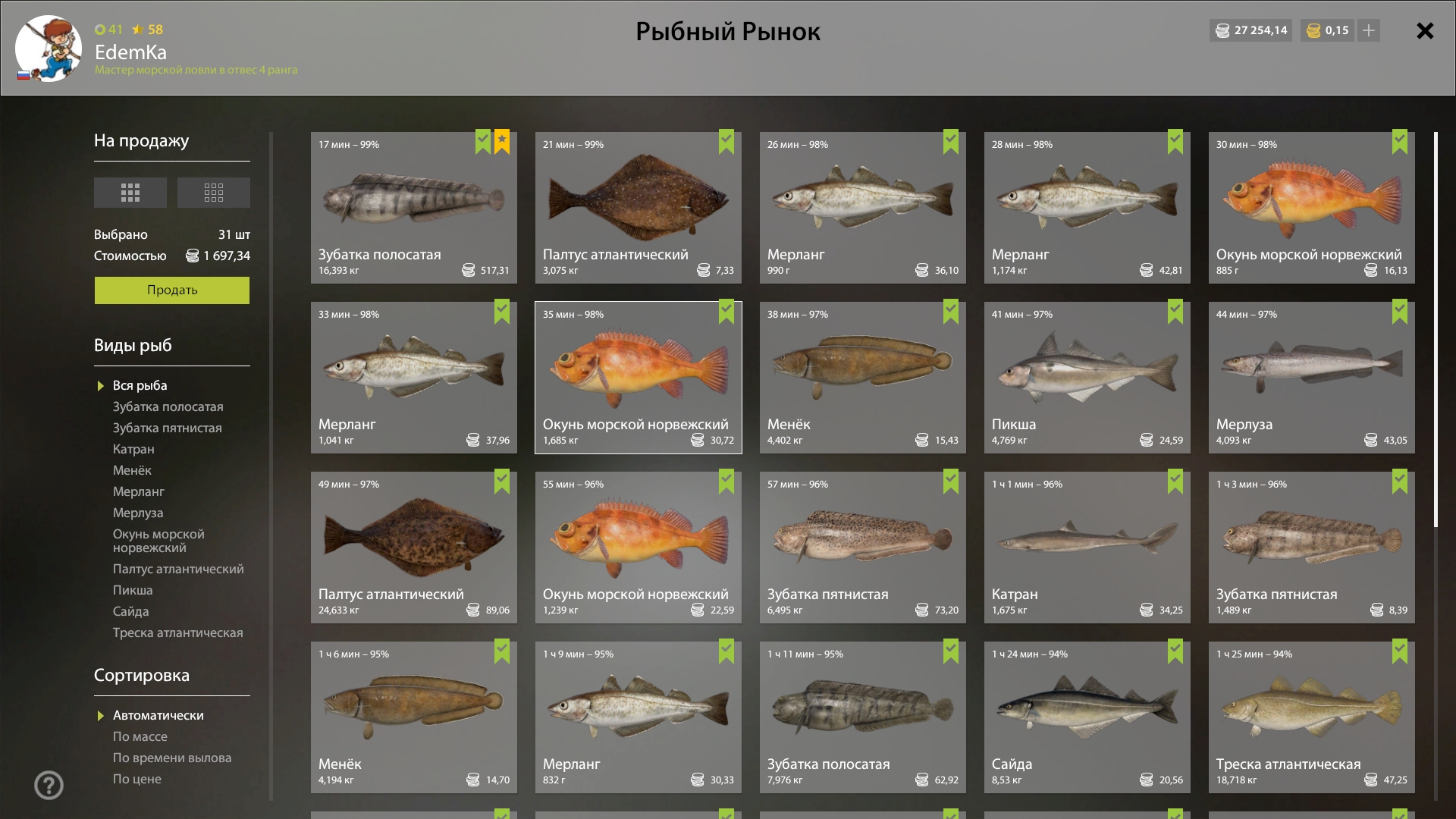Screen dimensions: 1456x819
Task: Sort fish По цене
Action: [x=136, y=779]
